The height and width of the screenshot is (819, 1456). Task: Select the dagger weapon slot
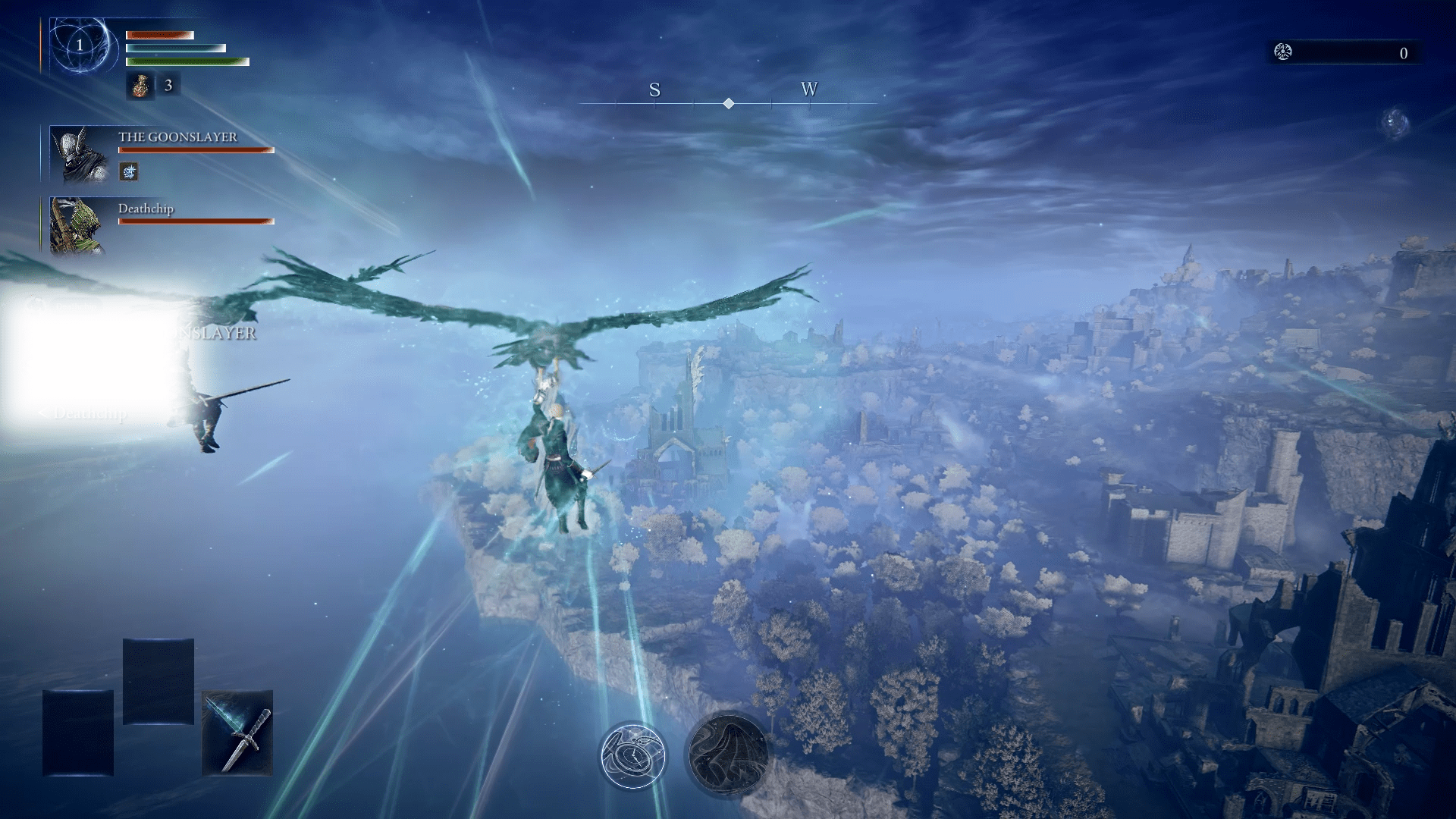(x=237, y=733)
